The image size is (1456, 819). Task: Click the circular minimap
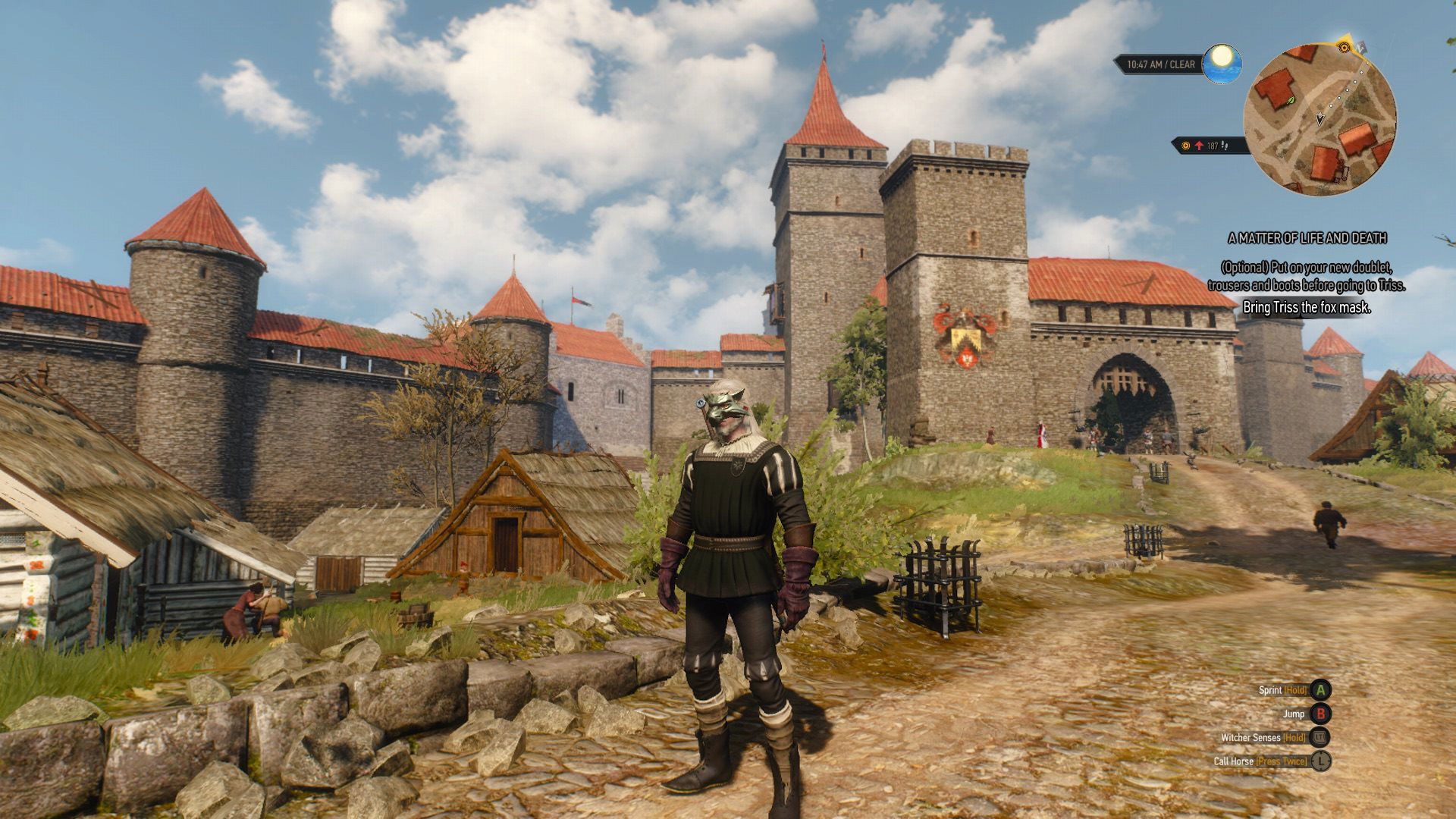(1319, 119)
